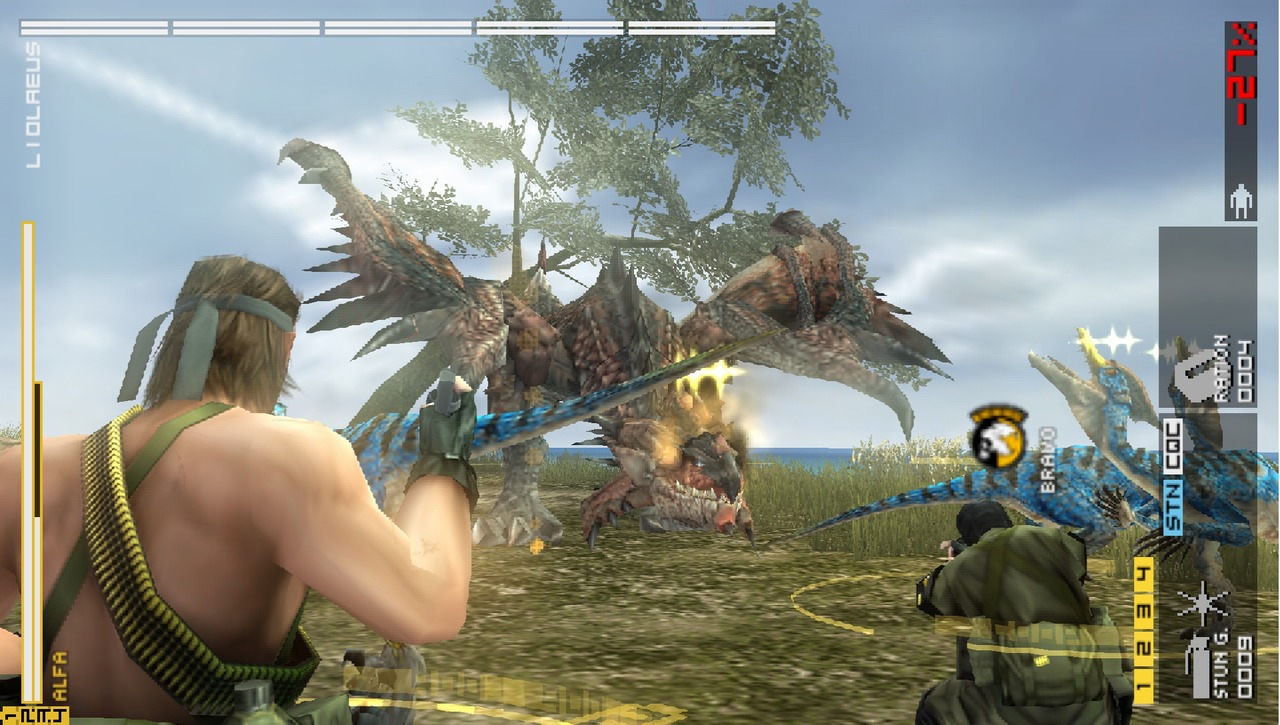The image size is (1280, 725).
Task: Toggle the CQC mode tag
Action: point(1174,452)
